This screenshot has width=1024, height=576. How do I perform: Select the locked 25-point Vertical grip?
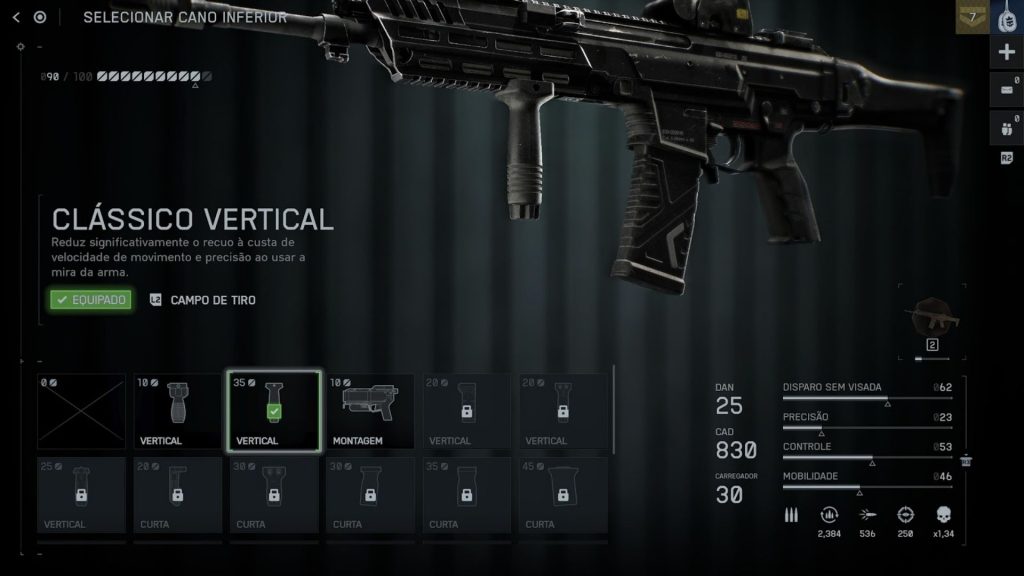(82, 494)
